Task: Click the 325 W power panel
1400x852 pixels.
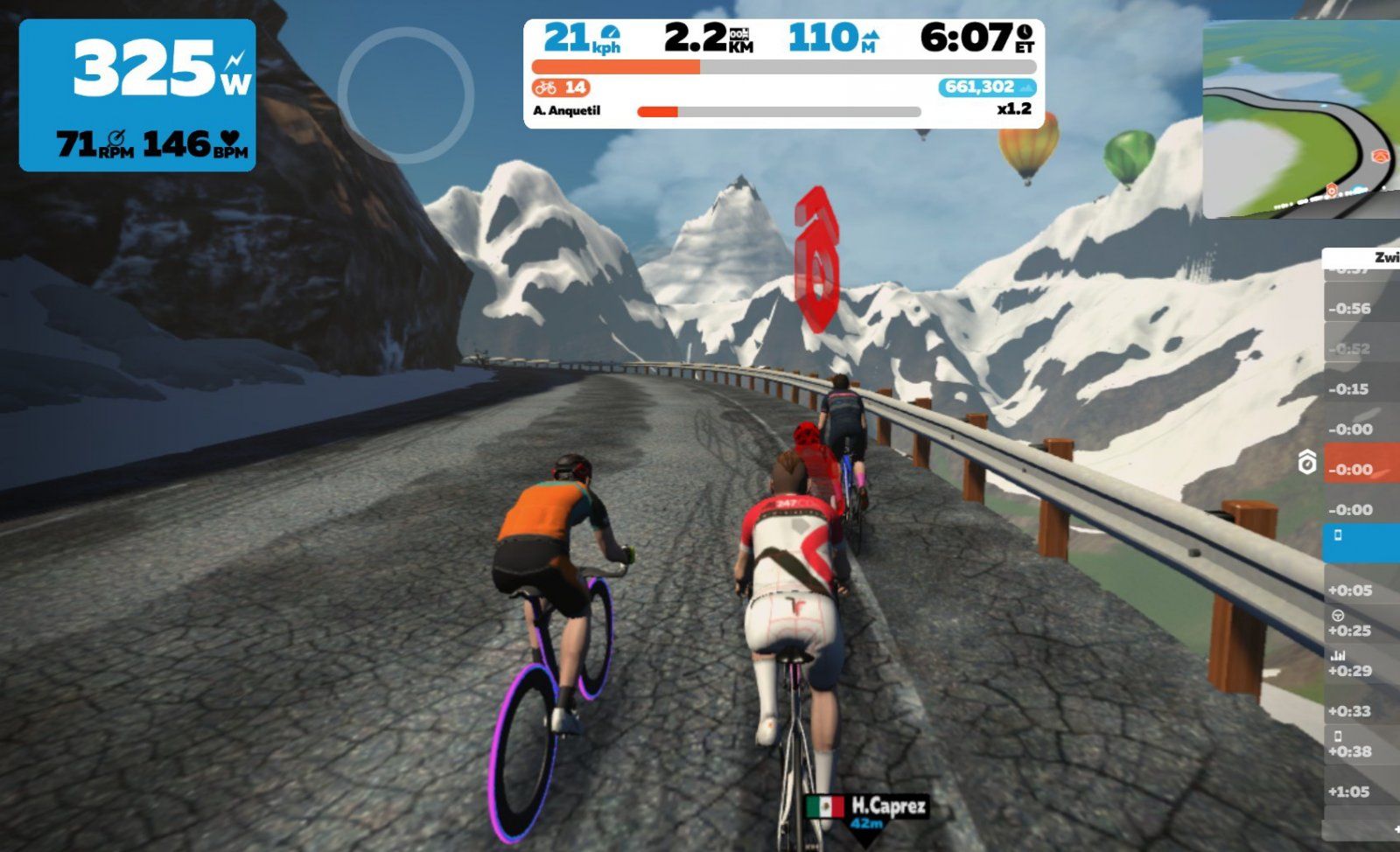Action: pos(137,95)
